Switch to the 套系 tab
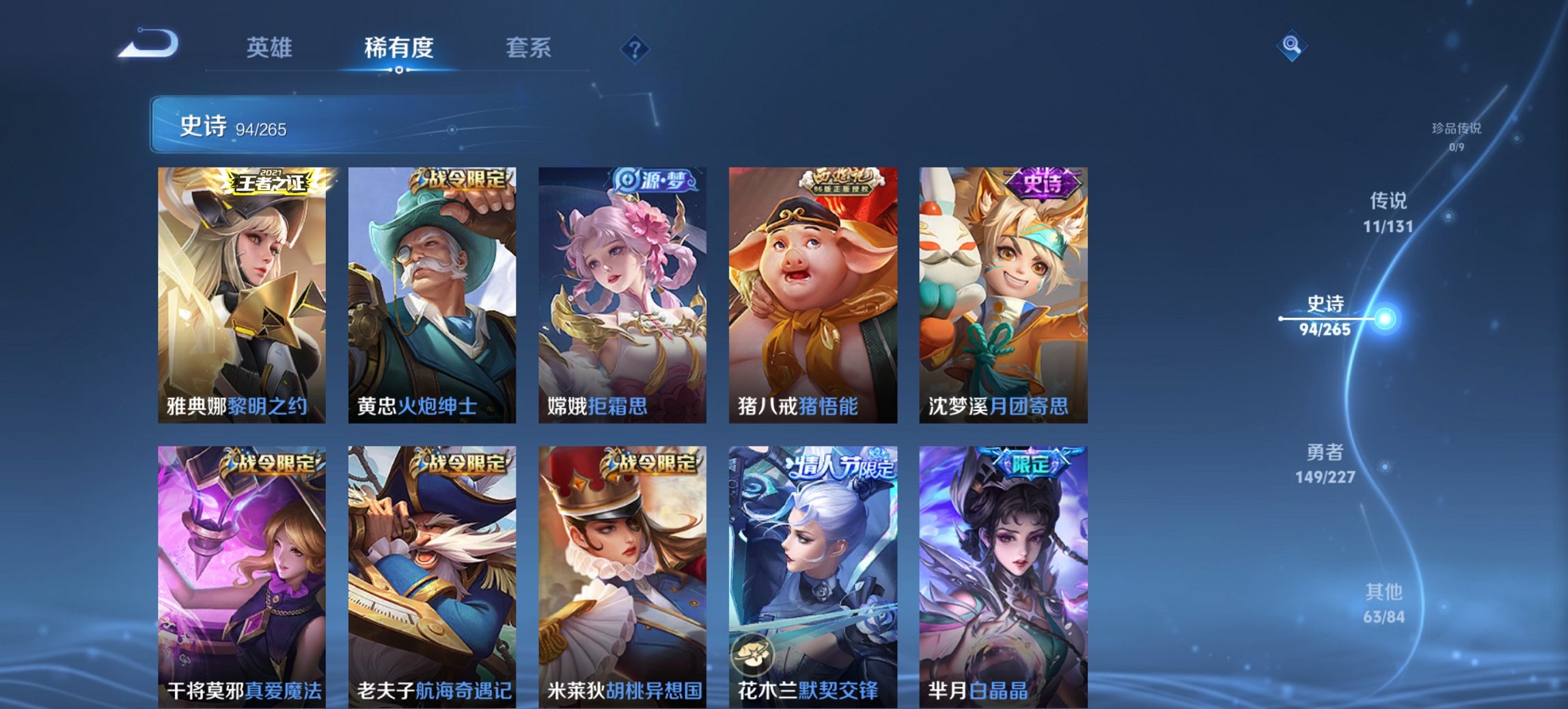 [x=528, y=48]
